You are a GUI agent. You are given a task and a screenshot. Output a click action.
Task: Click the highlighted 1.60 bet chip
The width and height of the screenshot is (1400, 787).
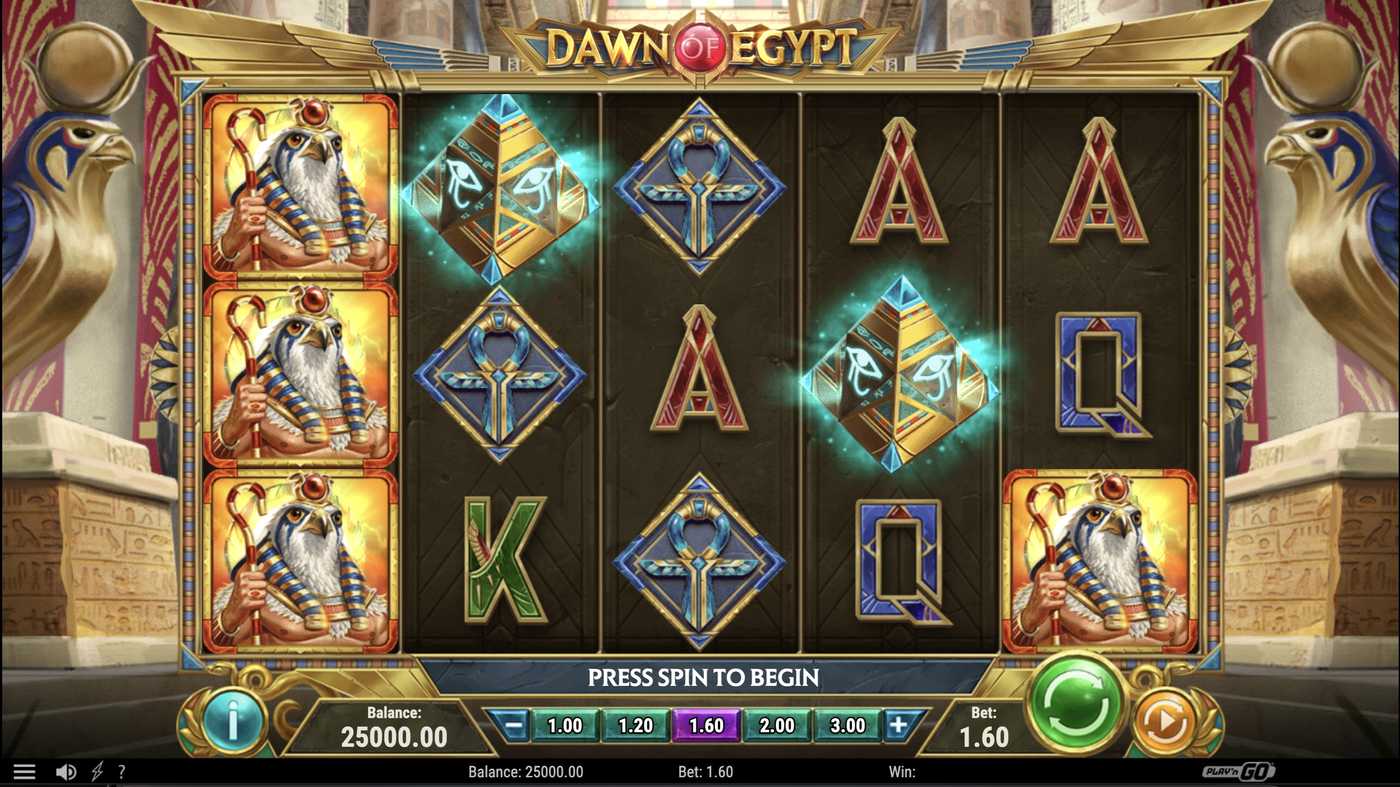707,726
